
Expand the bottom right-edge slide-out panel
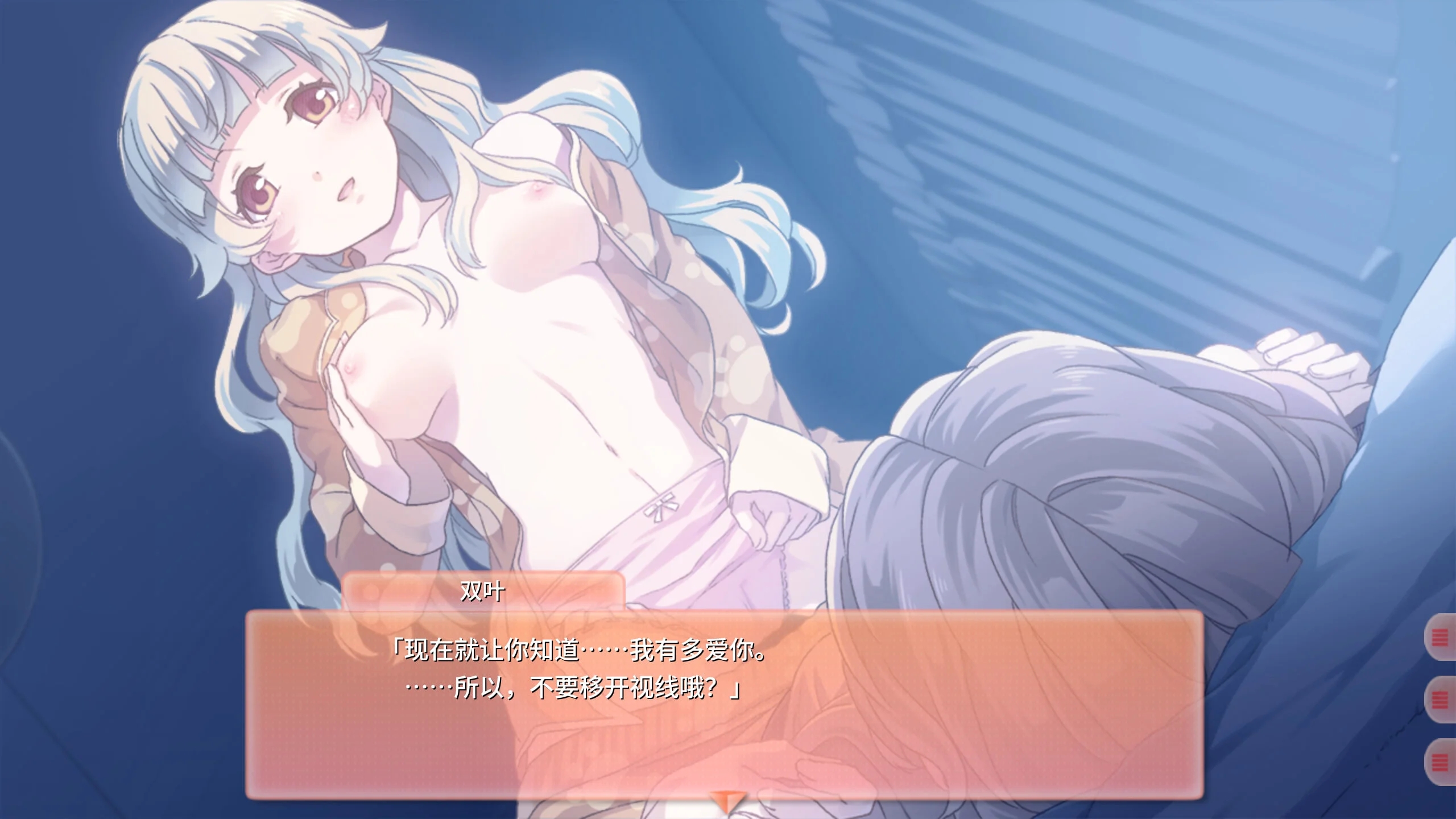coord(1440,761)
